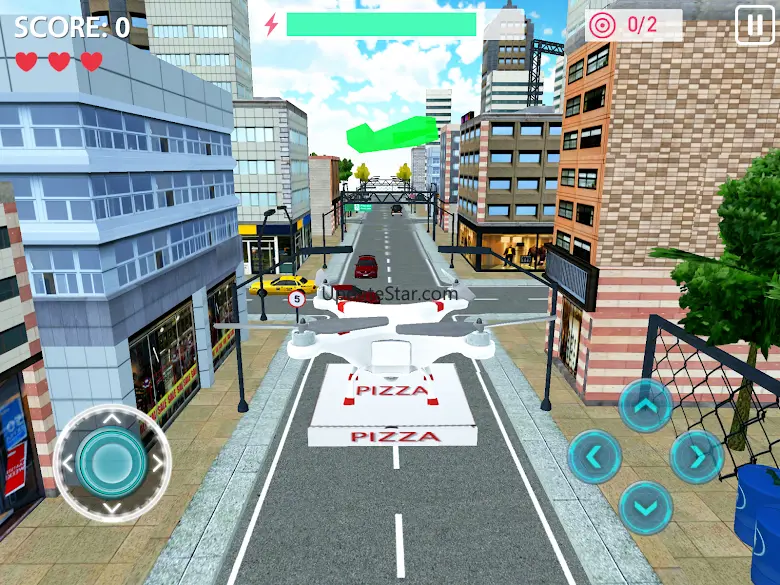The height and width of the screenshot is (585, 780).
Task: Tap the ascend up-arrow button
Action: 645,406
